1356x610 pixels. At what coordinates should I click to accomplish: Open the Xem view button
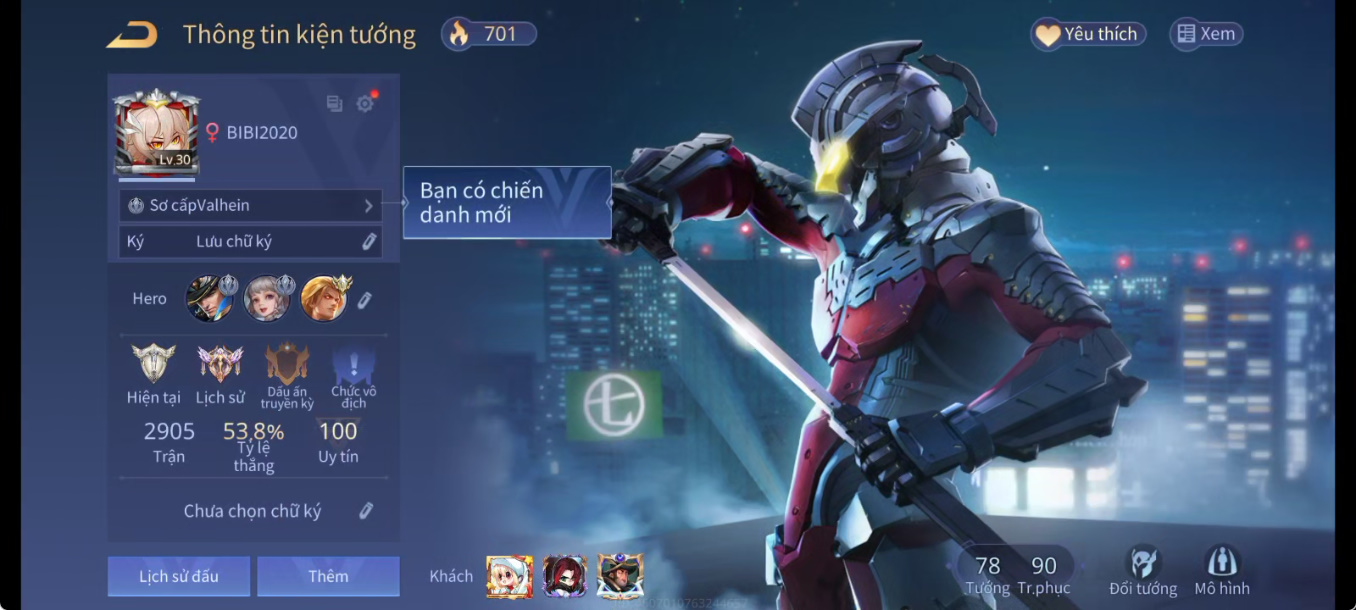pyautogui.click(x=1206, y=34)
